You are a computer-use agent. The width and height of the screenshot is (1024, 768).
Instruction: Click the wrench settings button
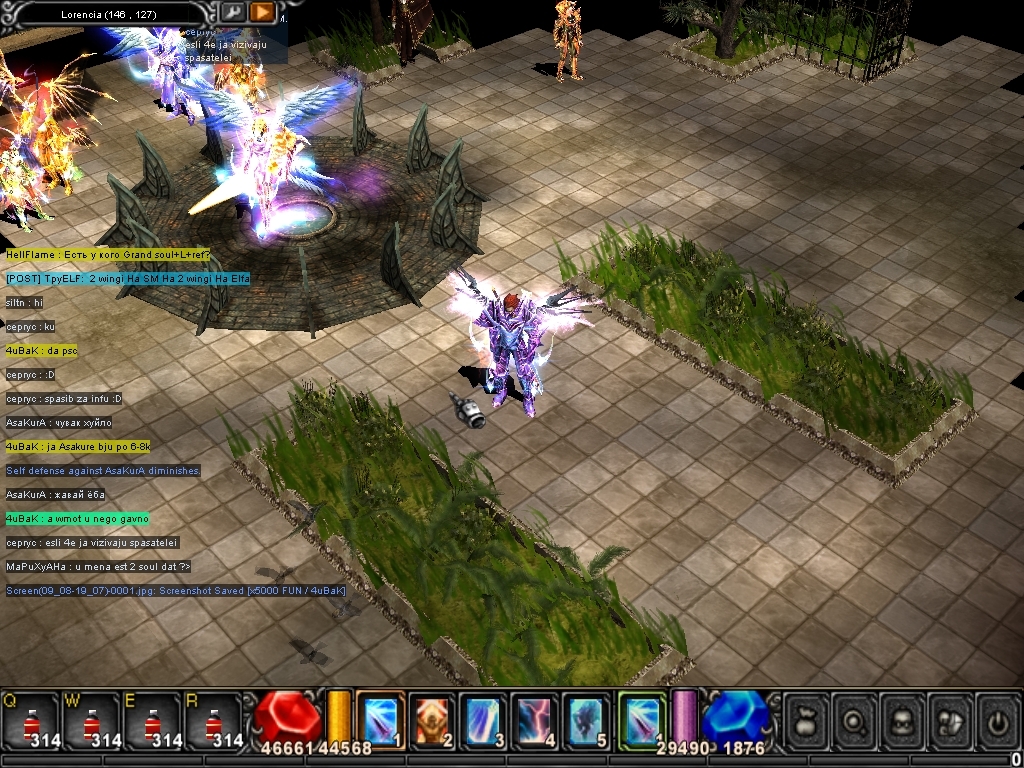[x=232, y=13]
